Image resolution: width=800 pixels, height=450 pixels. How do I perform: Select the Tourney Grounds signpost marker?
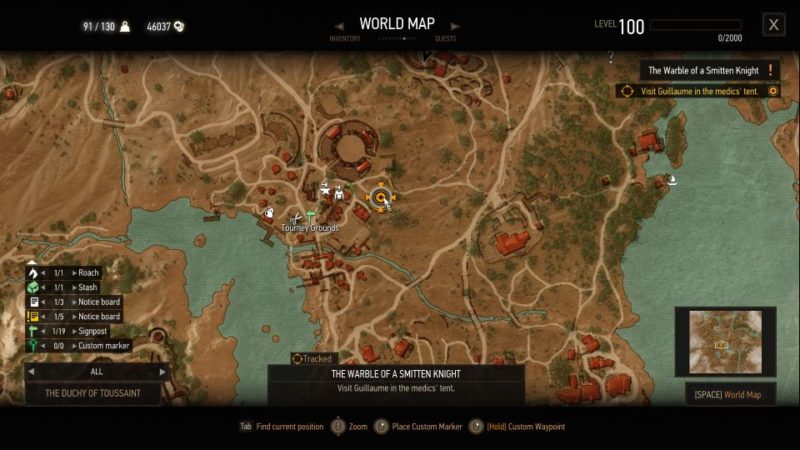point(310,214)
